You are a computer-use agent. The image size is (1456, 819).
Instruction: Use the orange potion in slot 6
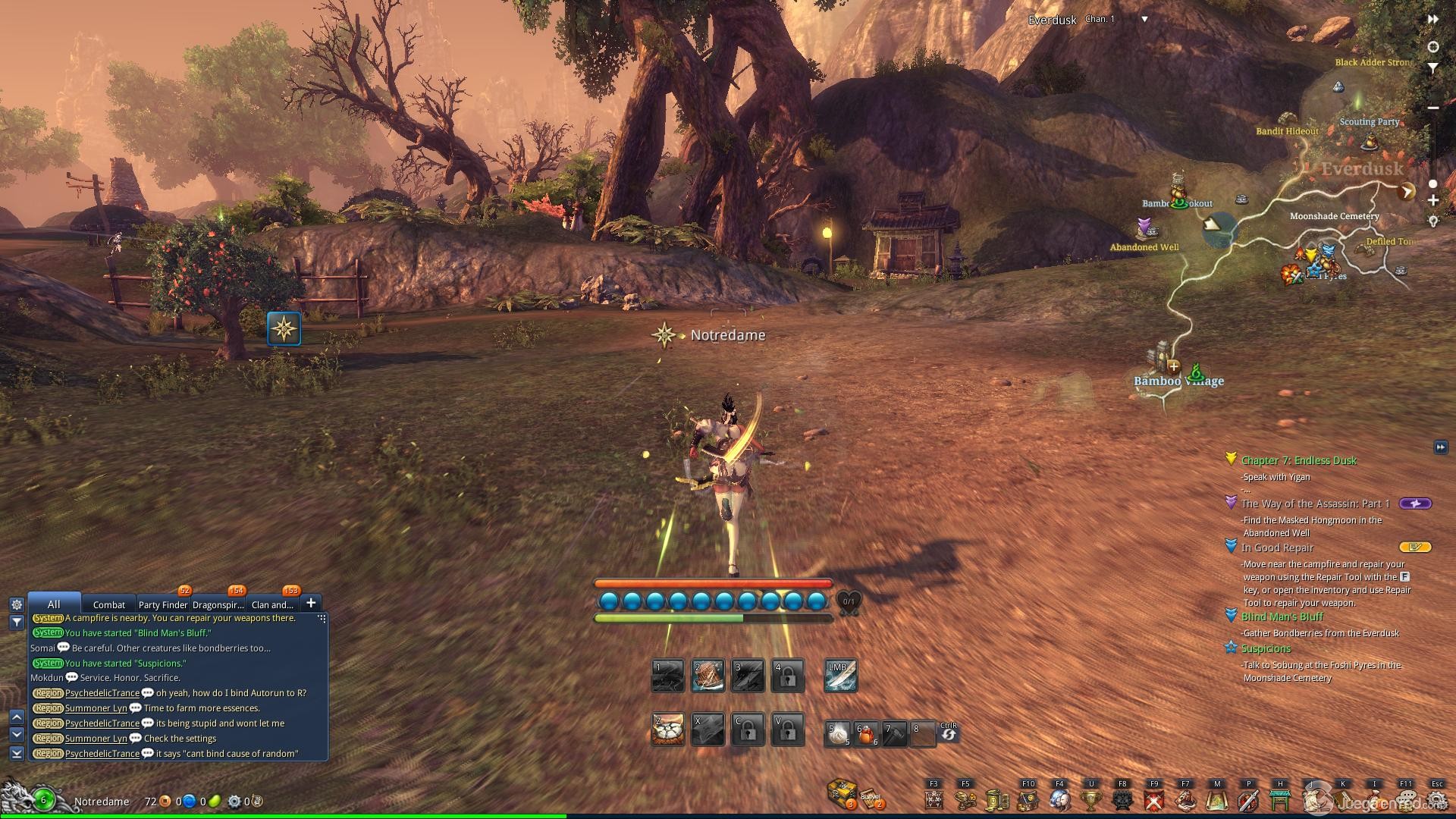[866, 733]
